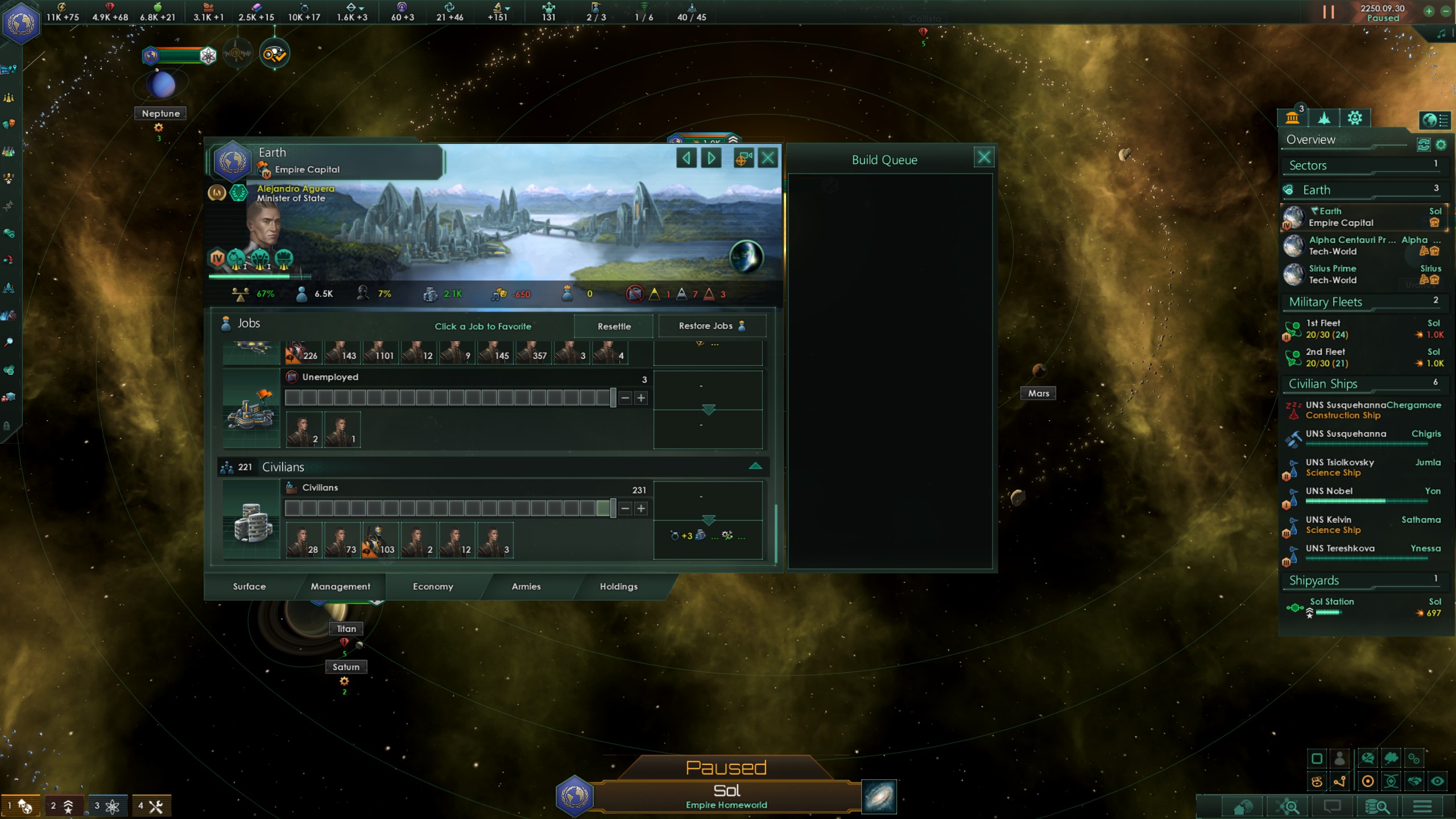Open the music player with the note icon
Viewport: 1456px width, 819px height.
click(1441, 34)
